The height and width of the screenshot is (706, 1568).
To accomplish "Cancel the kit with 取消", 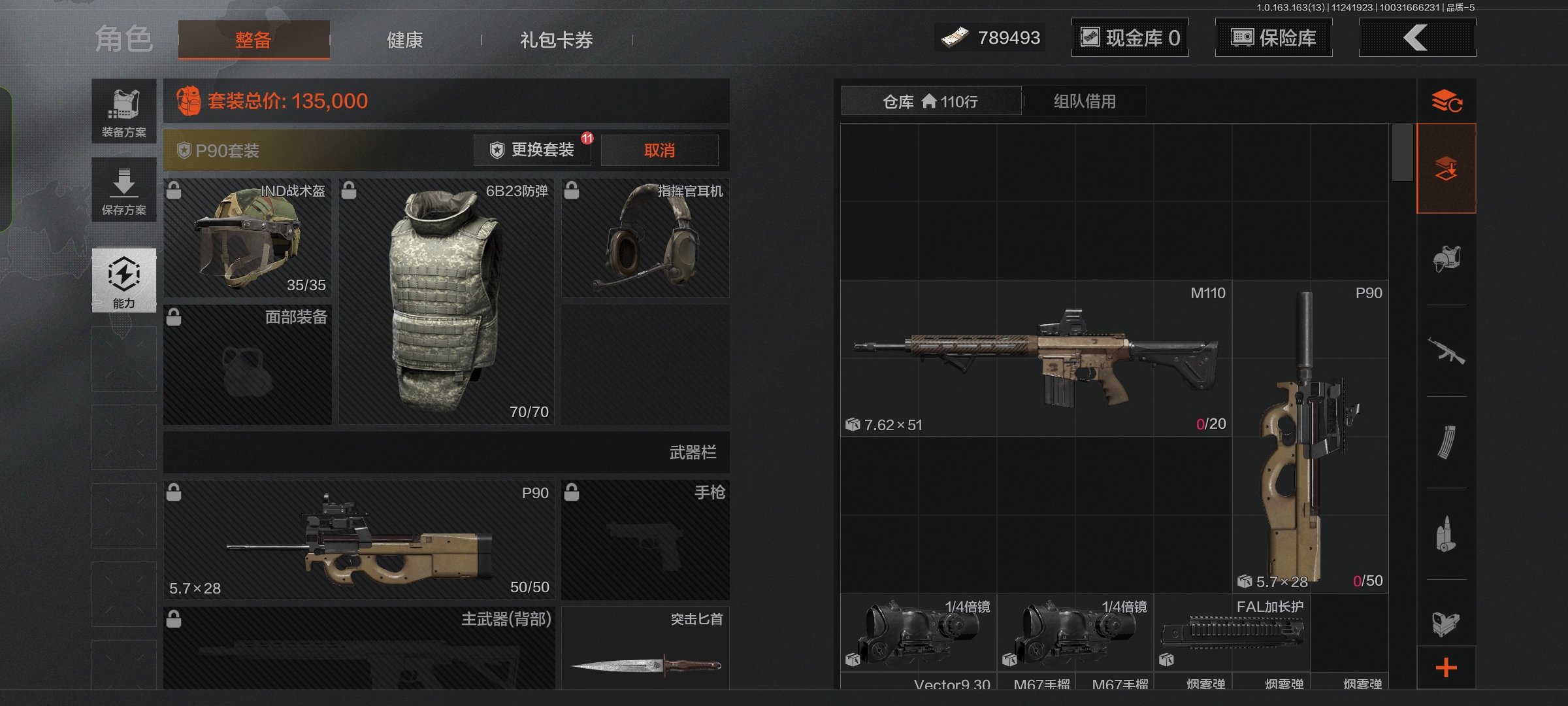I will pos(659,150).
